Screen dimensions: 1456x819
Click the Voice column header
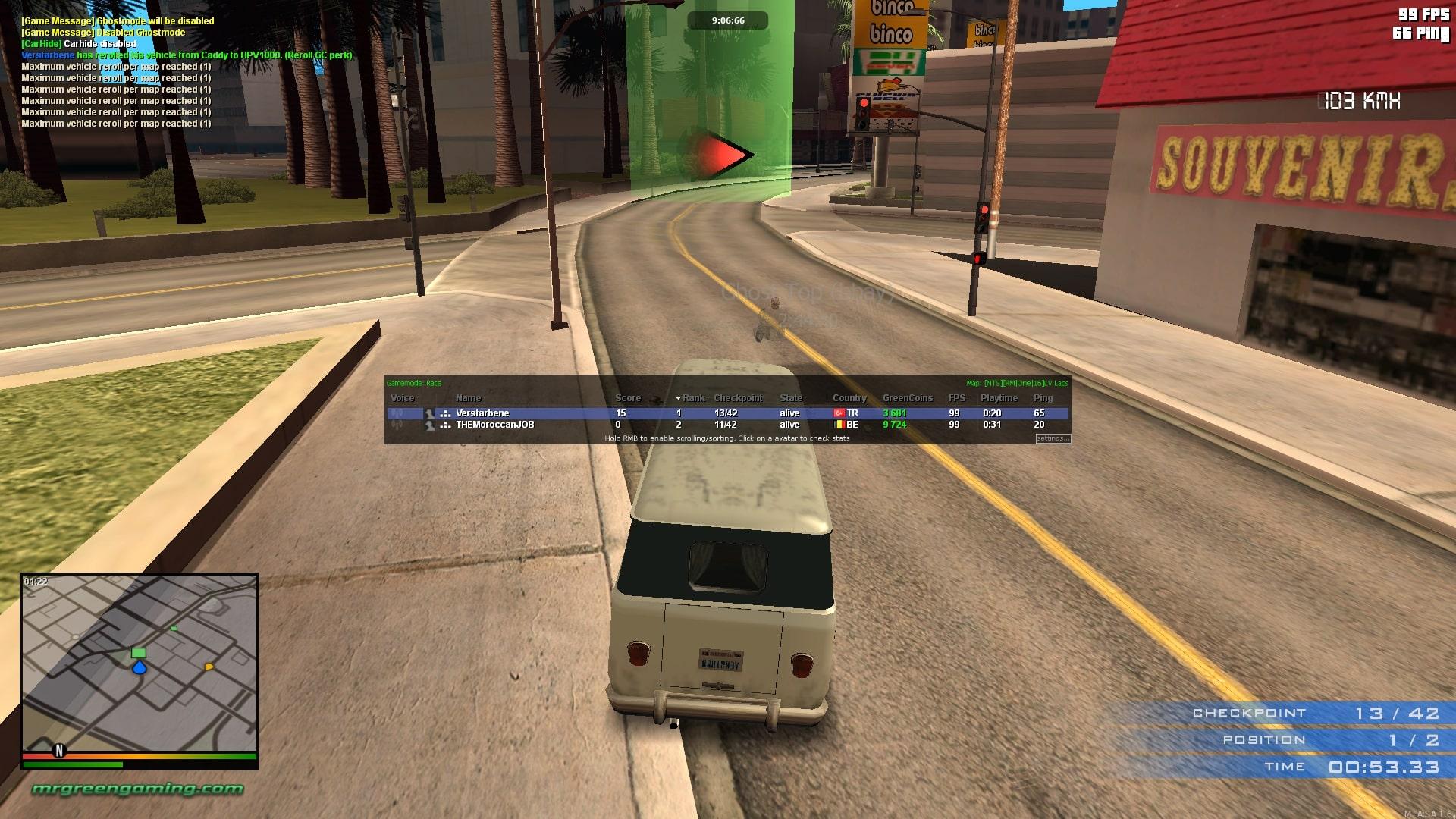[x=402, y=398]
